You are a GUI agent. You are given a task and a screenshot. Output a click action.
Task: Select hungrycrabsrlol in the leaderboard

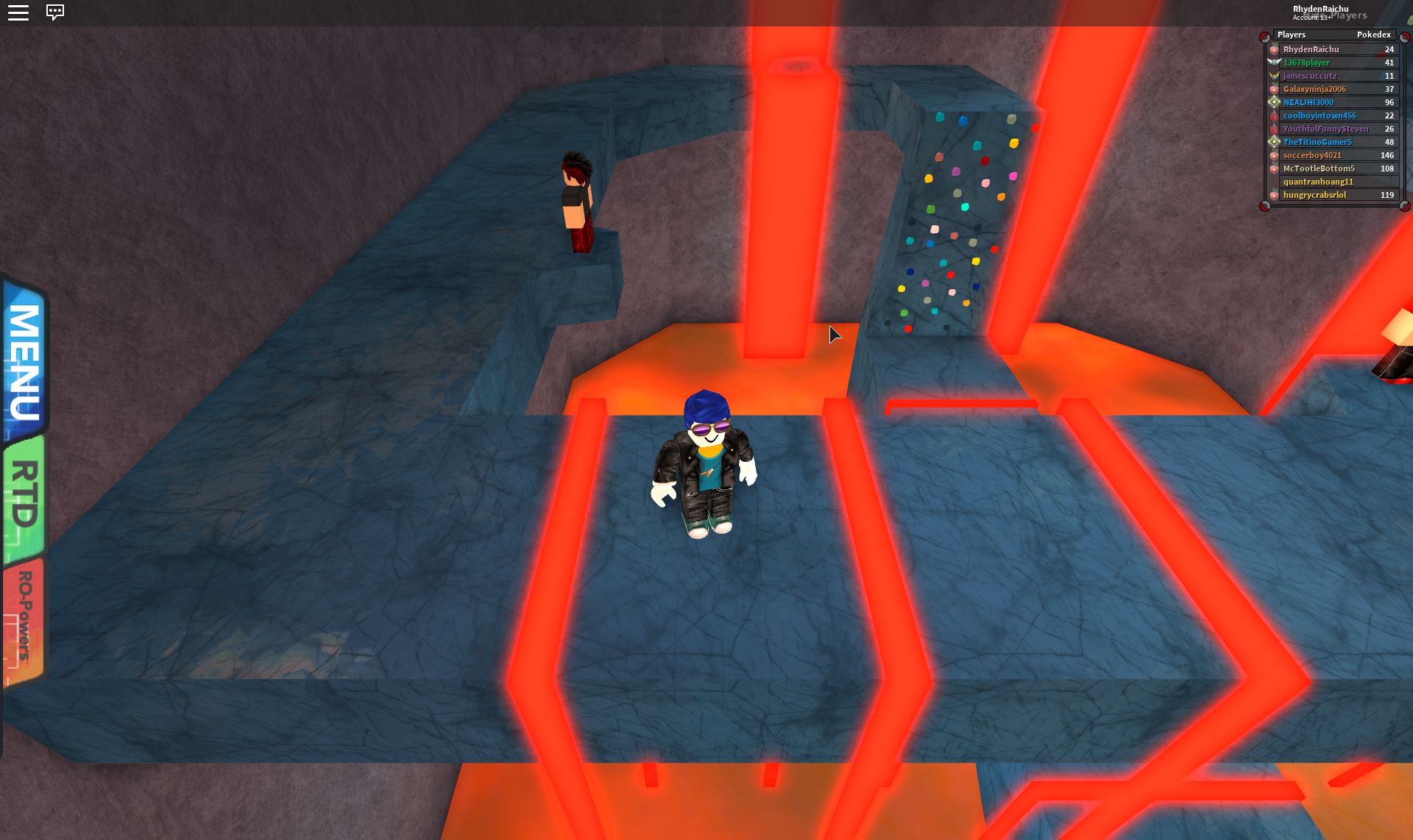click(1314, 195)
